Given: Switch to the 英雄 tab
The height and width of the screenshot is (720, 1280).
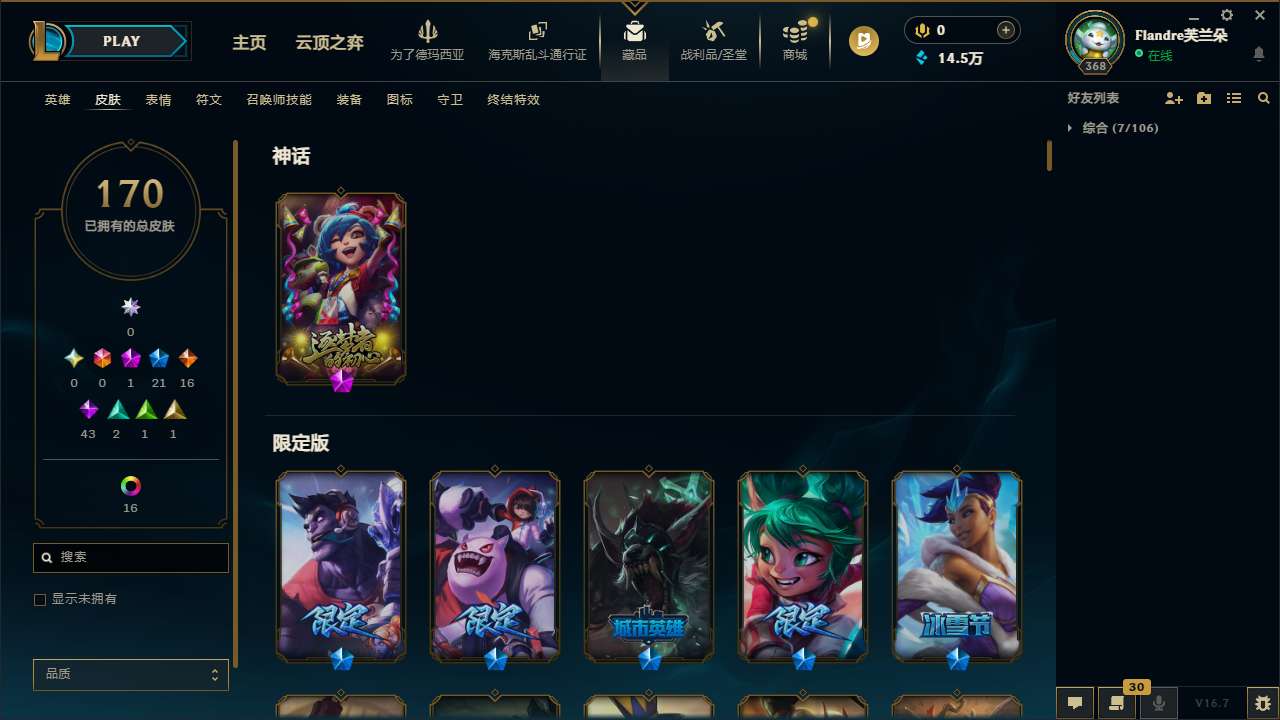Looking at the screenshot, I should 57,100.
